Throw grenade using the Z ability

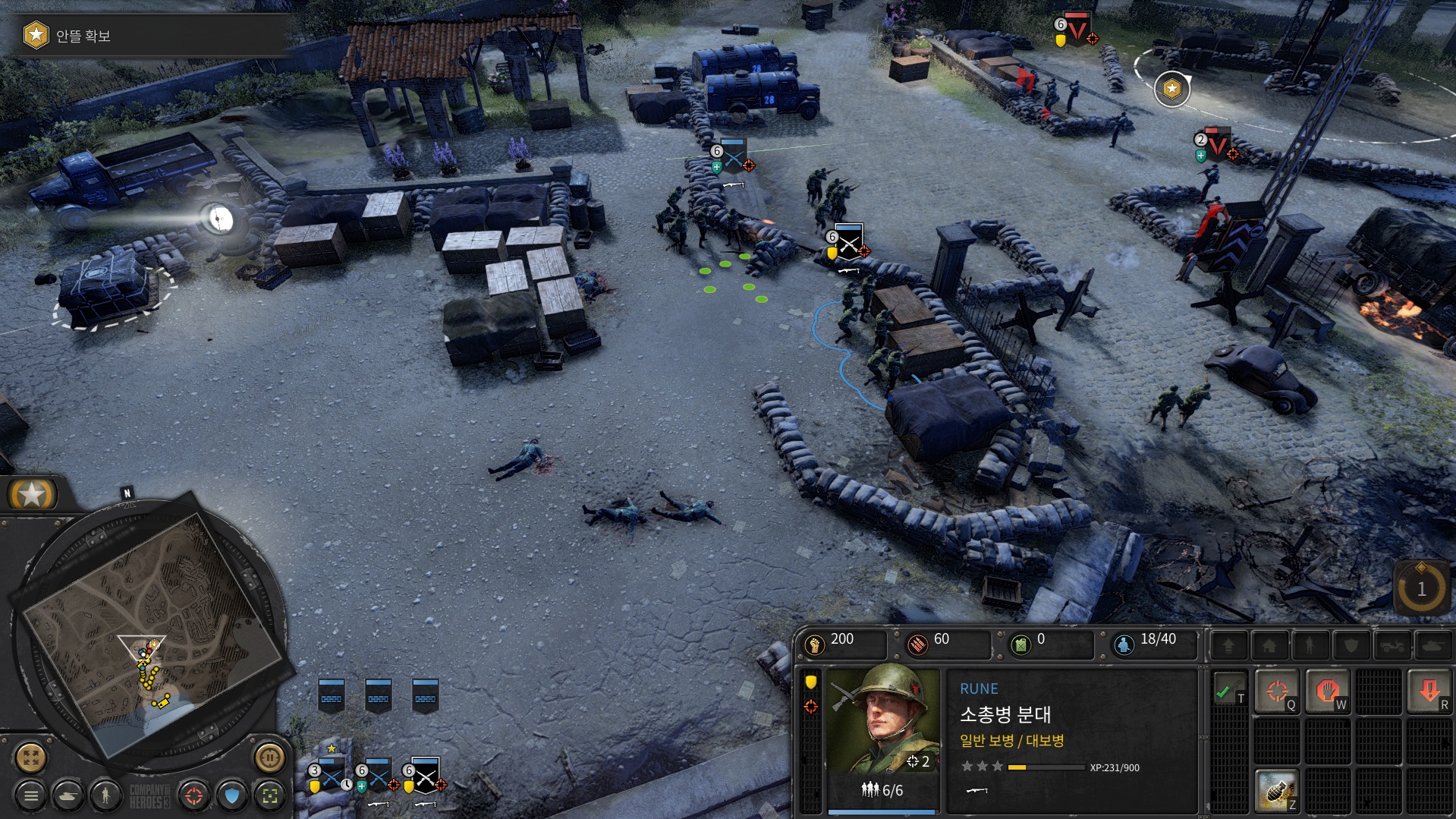[x=1277, y=789]
